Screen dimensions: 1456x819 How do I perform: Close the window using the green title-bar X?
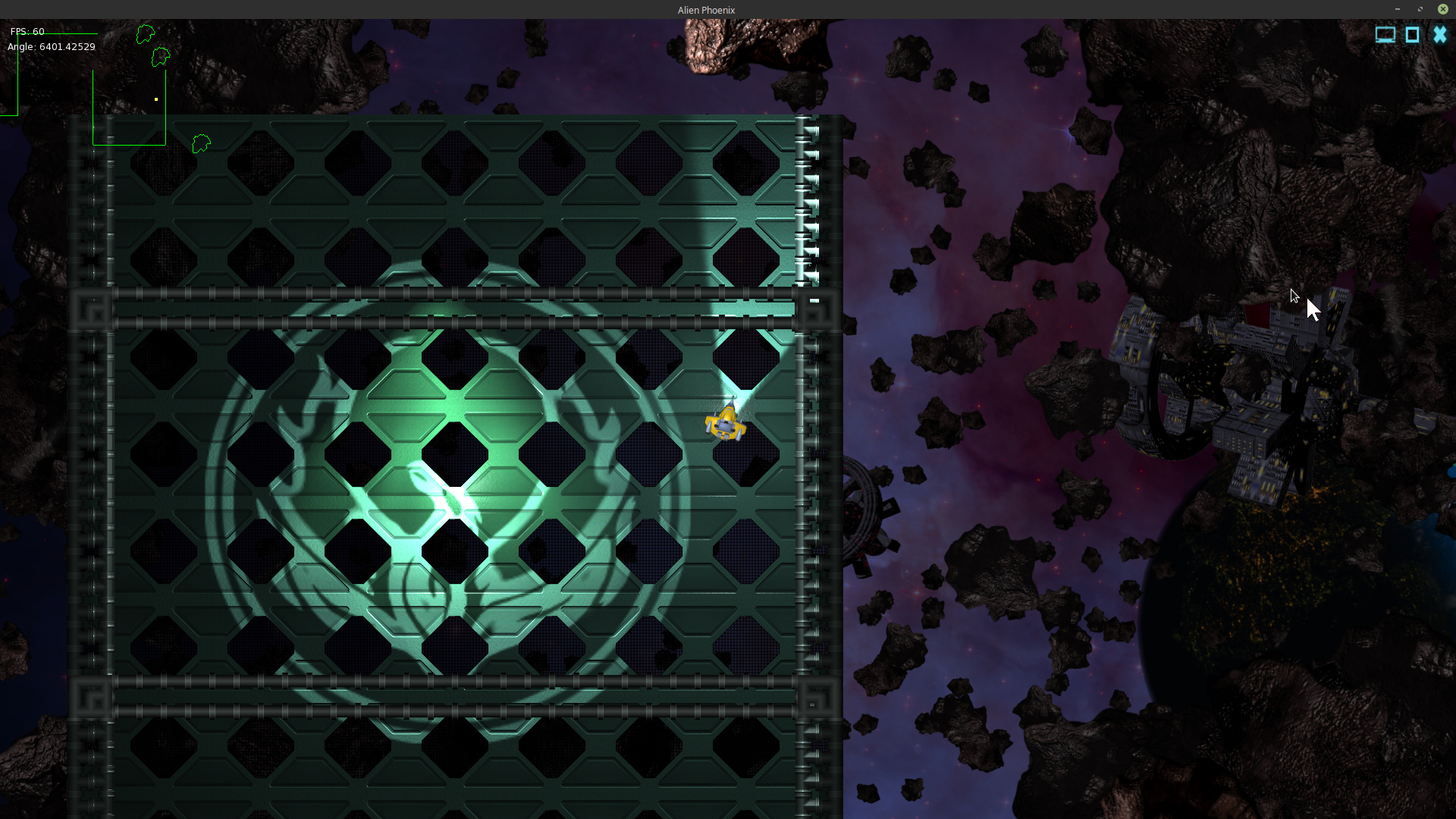point(1443,9)
